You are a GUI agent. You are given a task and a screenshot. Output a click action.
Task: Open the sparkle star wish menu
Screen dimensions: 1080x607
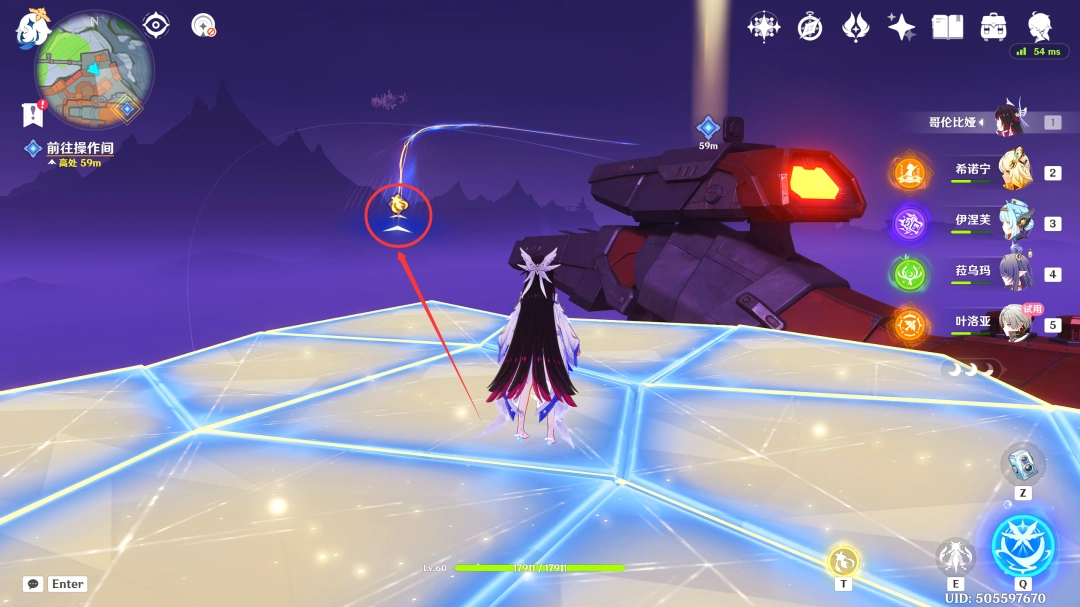902,27
